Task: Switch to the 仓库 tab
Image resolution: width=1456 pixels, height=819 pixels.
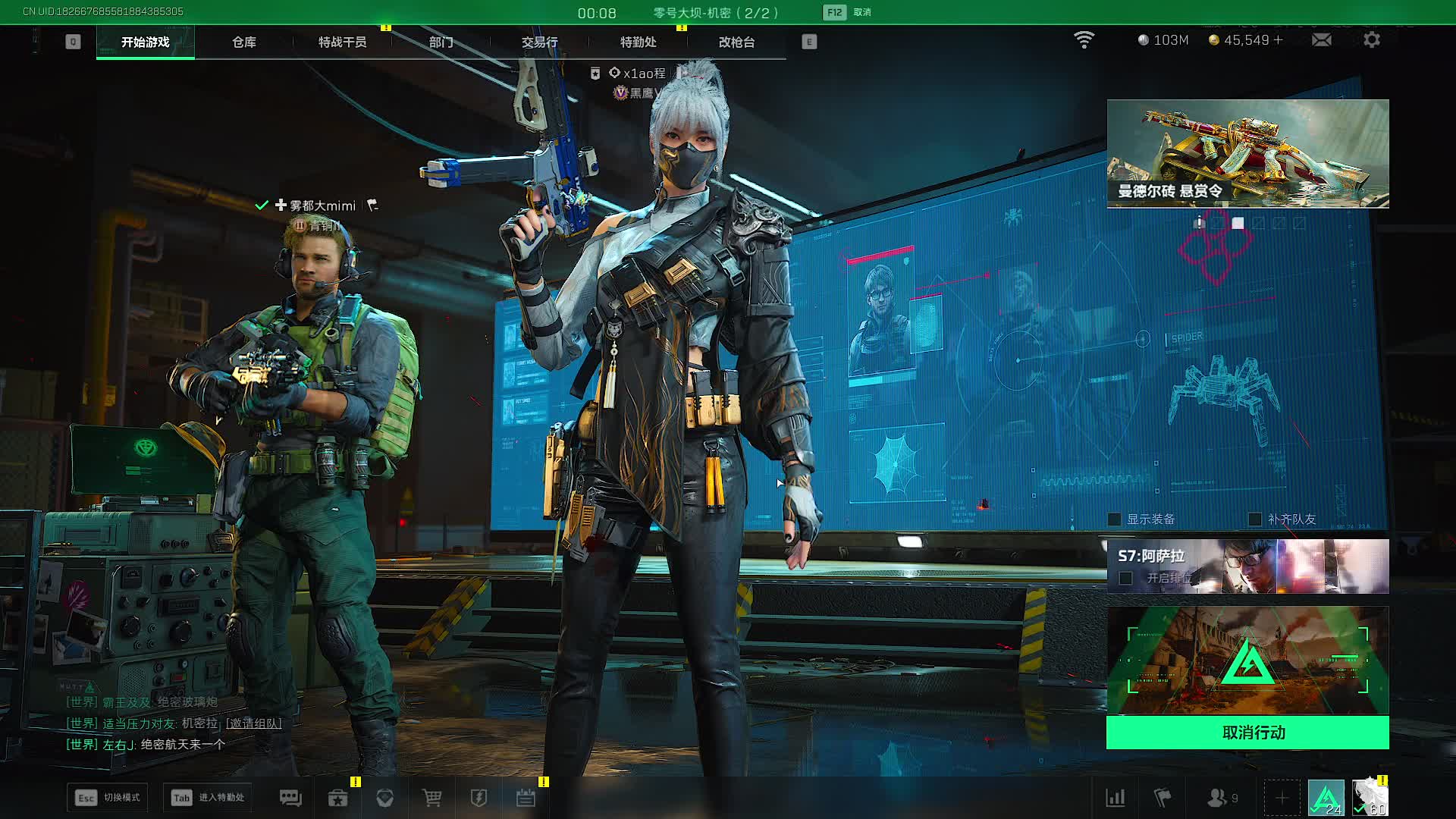Action: pyautogui.click(x=244, y=42)
